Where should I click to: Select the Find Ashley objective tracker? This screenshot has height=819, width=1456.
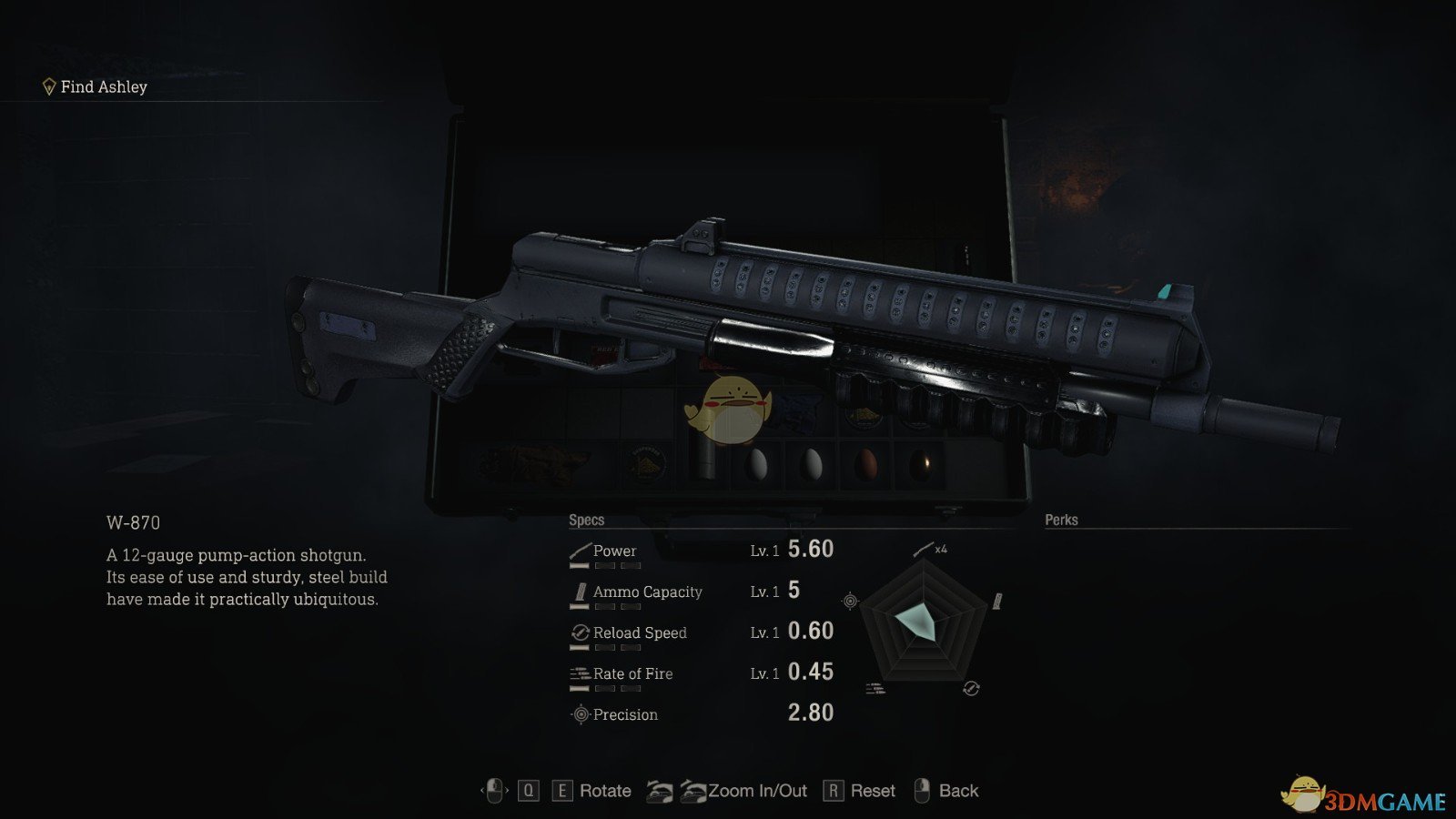[96, 86]
